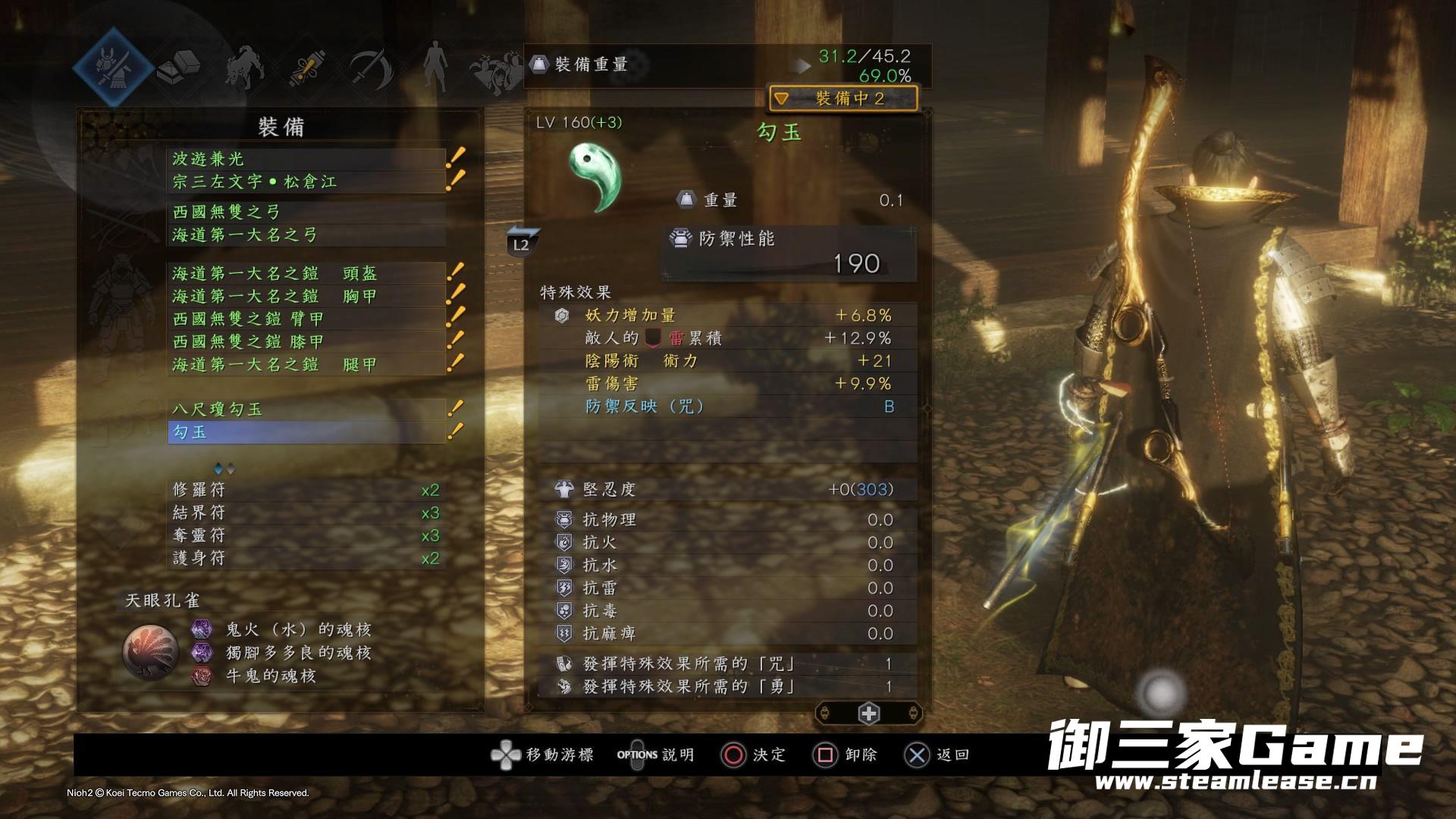Select the highlighted 勾玉 accessory slot

pyautogui.click(x=306, y=432)
